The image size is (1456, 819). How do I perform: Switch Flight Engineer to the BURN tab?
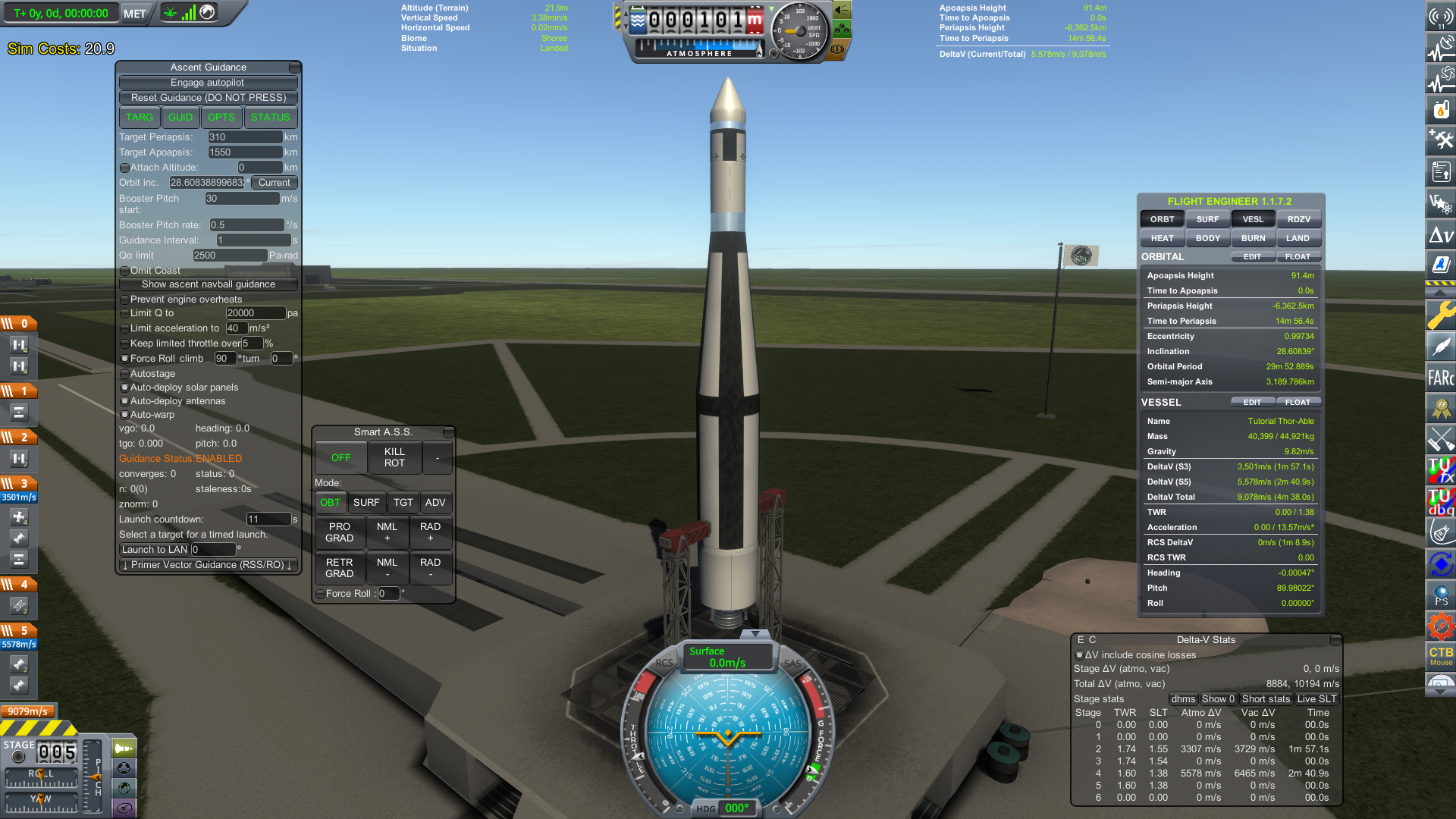click(x=1253, y=238)
